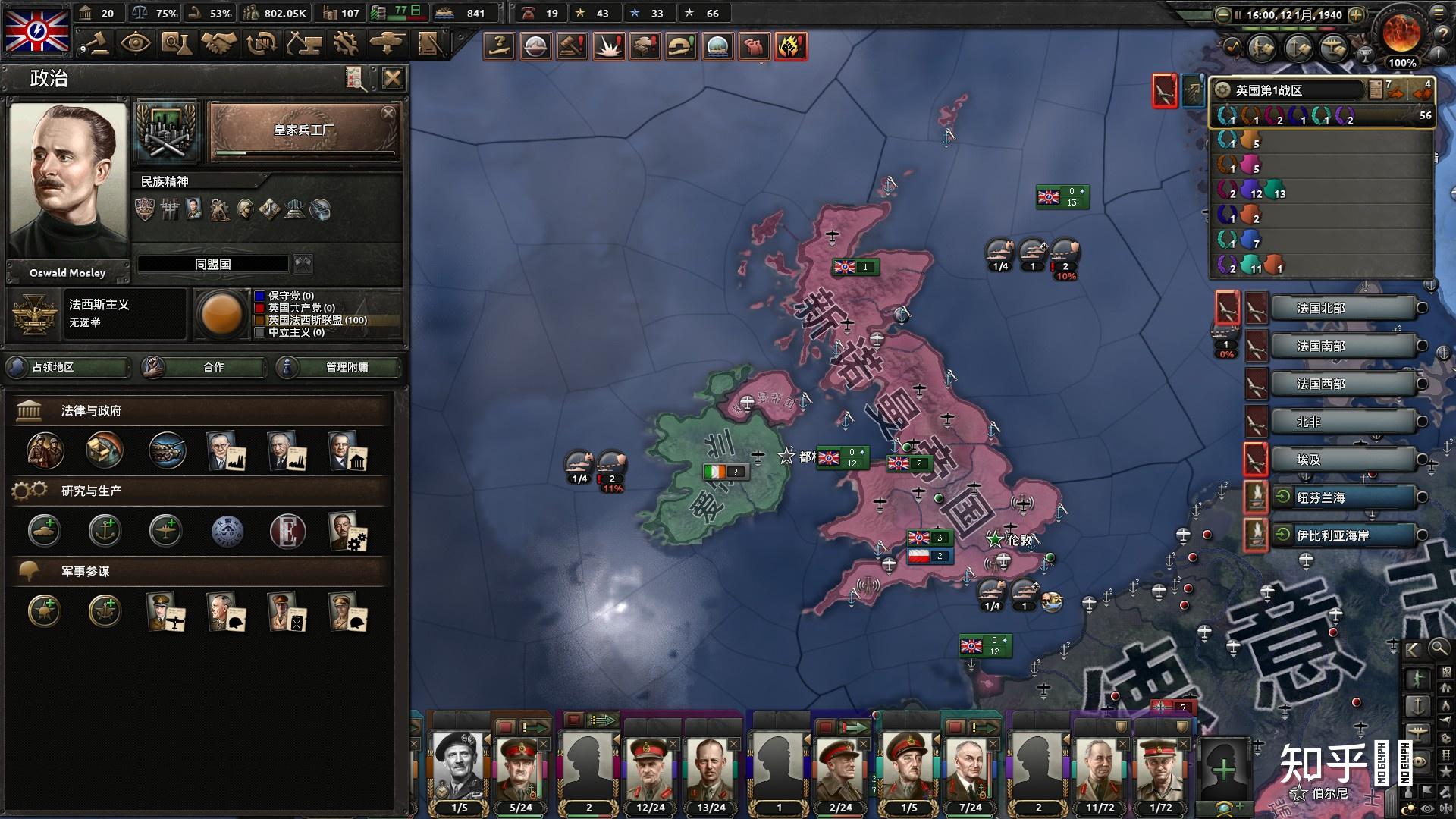Open 管理附庸 manage subjects
The width and height of the screenshot is (1456, 819).
(338, 367)
